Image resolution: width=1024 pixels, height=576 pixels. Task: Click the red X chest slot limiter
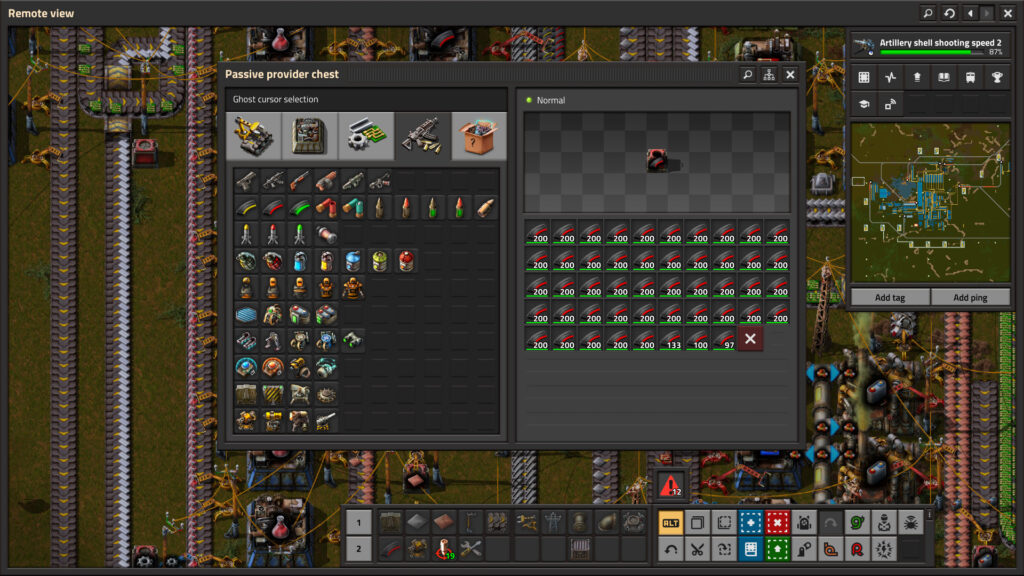[750, 339]
